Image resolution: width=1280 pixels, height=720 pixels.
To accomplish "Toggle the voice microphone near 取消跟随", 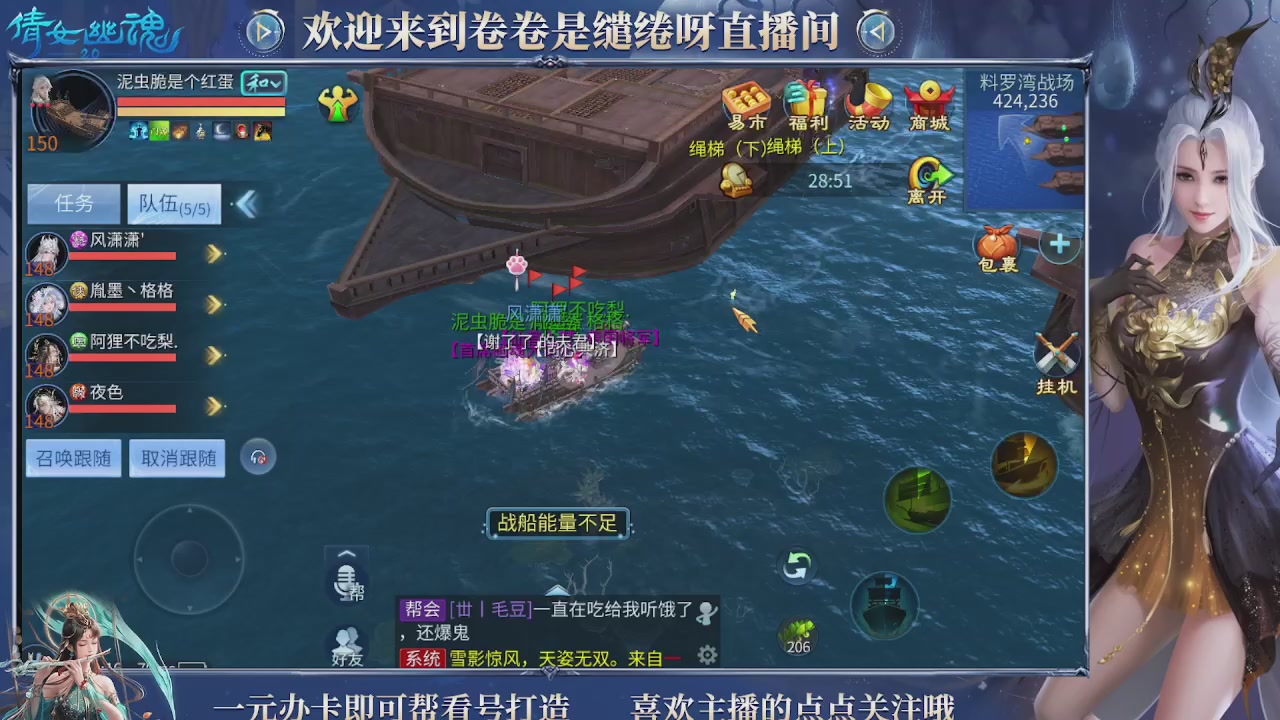I will [x=258, y=457].
